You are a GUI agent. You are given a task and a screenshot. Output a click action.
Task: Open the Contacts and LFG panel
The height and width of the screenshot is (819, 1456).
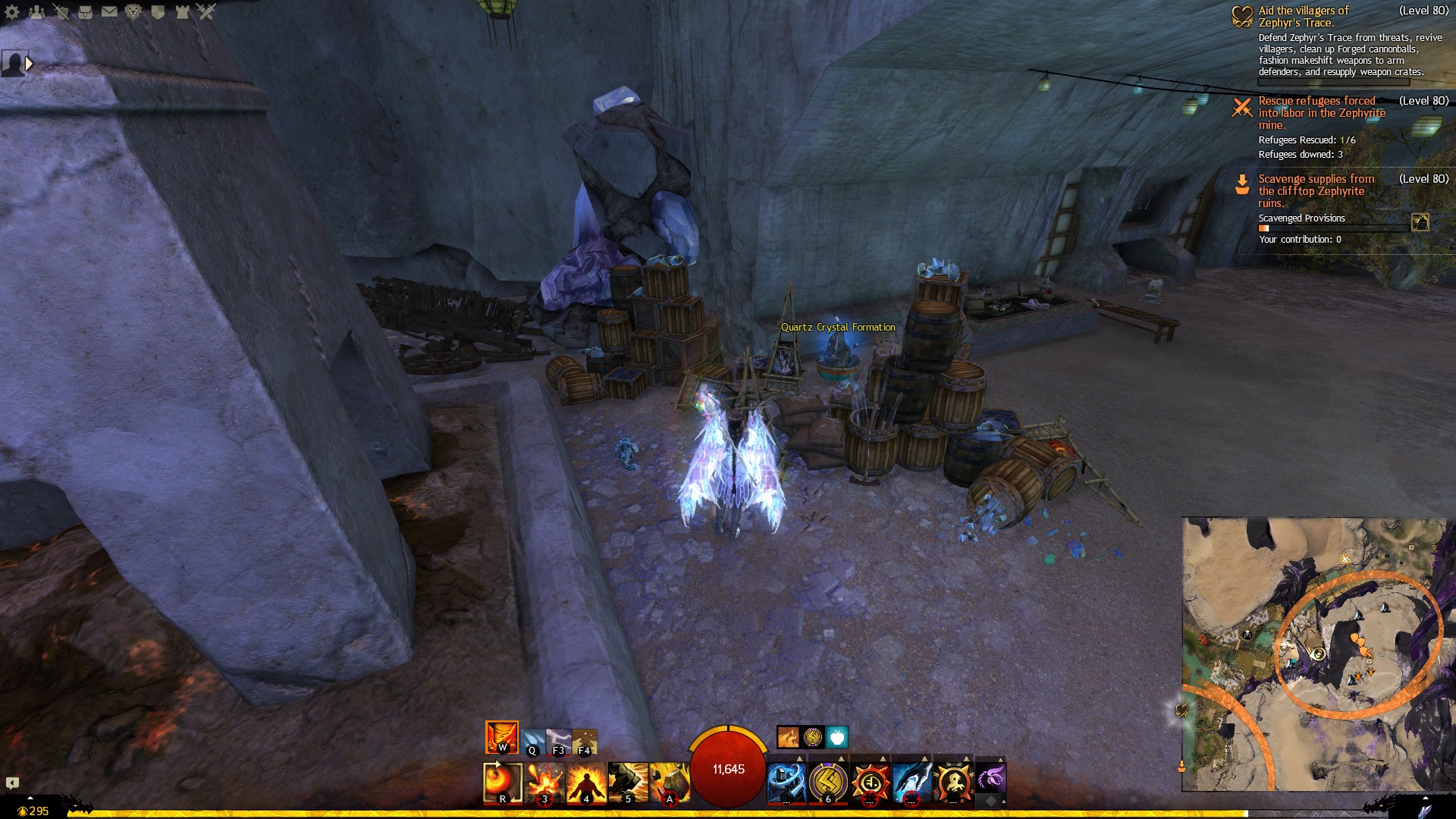36,11
